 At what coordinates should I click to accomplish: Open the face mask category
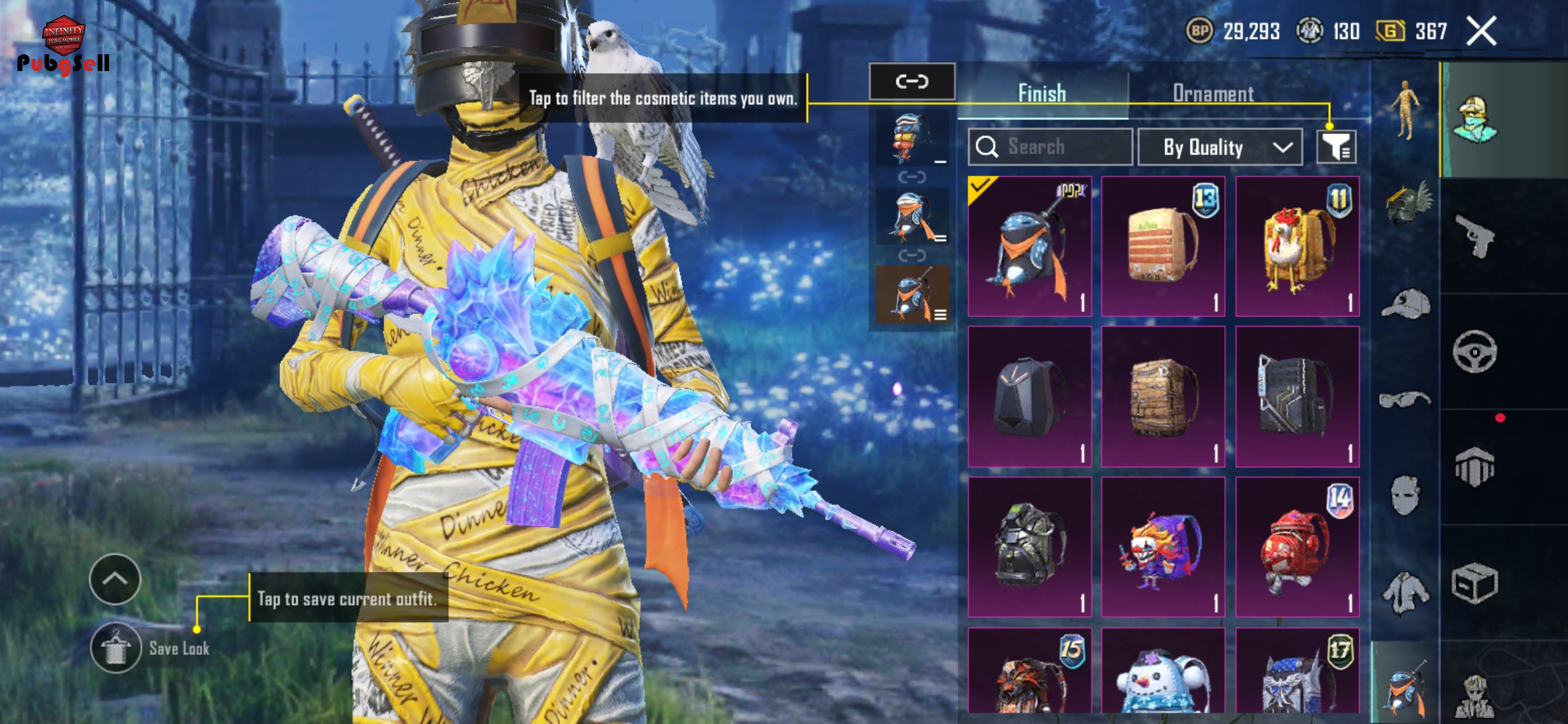(1404, 496)
